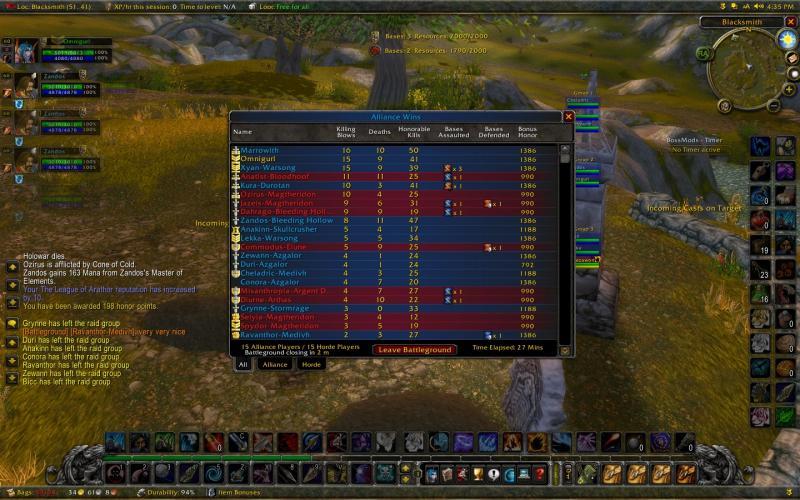Sort scoreboard by Deaths column header
This screenshot has width=800, height=500.
click(x=379, y=131)
